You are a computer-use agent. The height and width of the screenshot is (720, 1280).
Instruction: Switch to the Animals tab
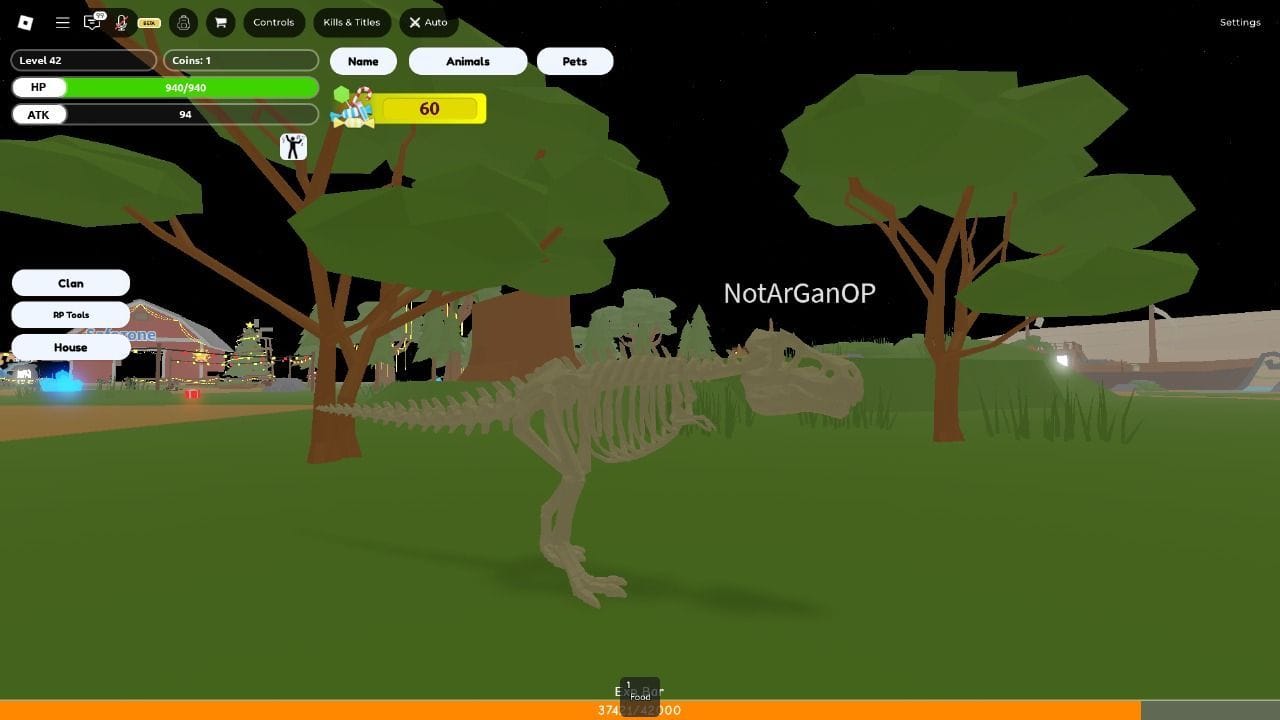467,61
